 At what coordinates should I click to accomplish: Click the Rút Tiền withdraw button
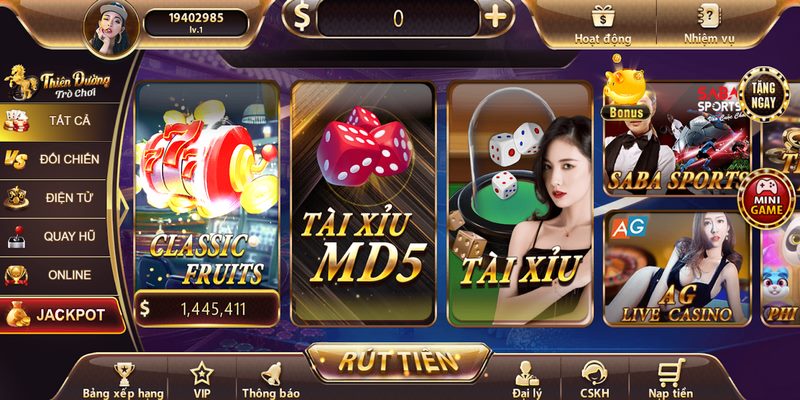(398, 362)
